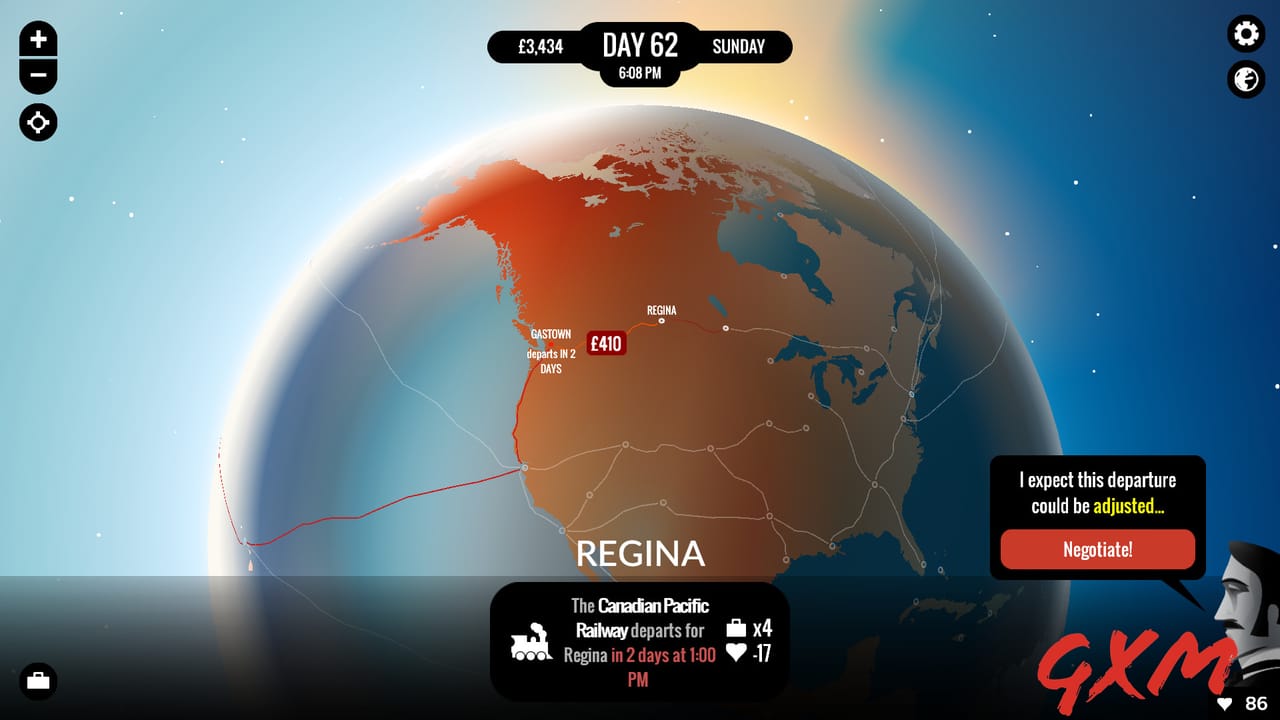This screenshot has width=1280, height=720.
Task: Click the heart icon beside 86
Action: pos(1225,703)
